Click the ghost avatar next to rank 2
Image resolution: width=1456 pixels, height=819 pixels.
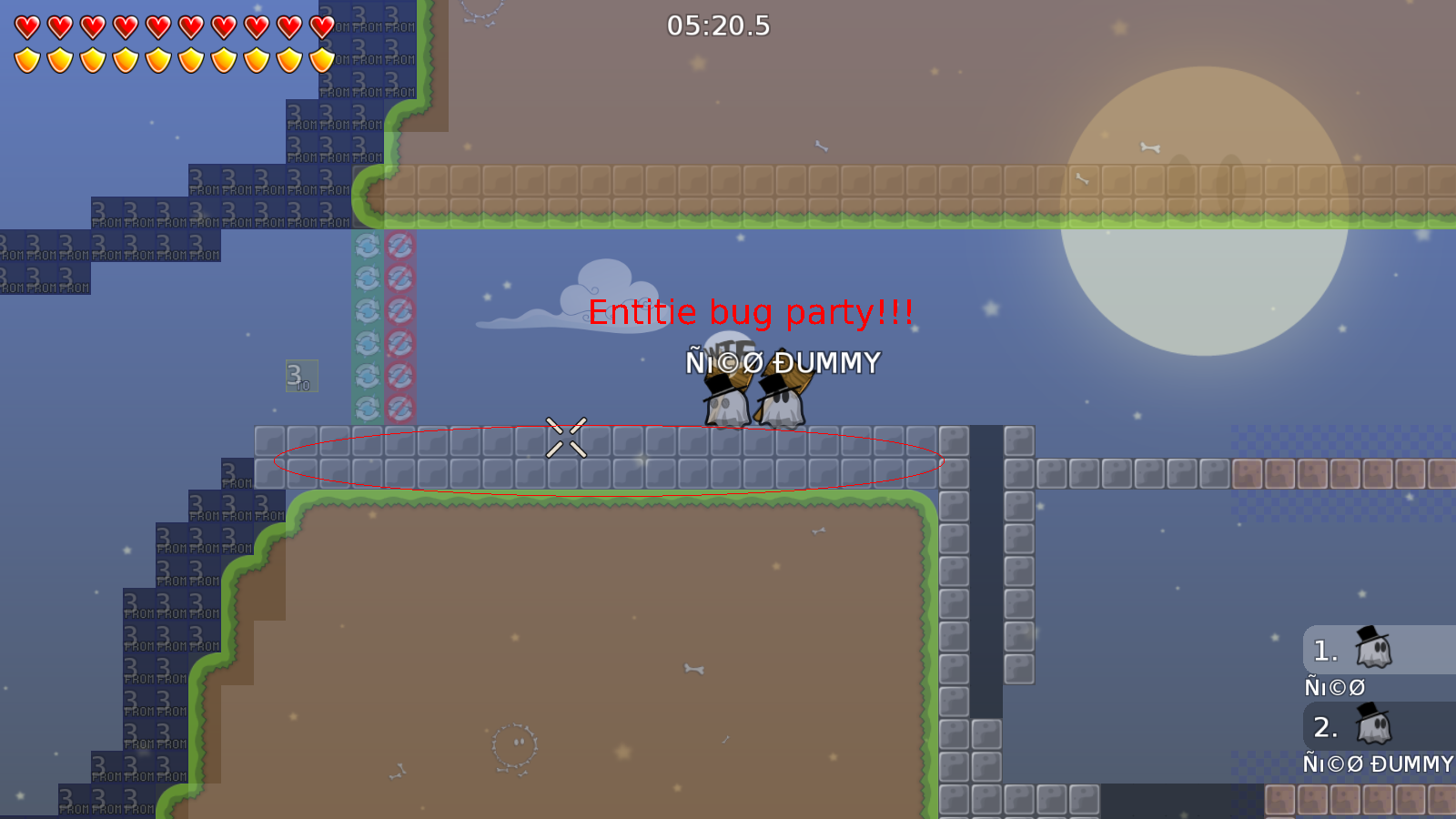click(1374, 728)
